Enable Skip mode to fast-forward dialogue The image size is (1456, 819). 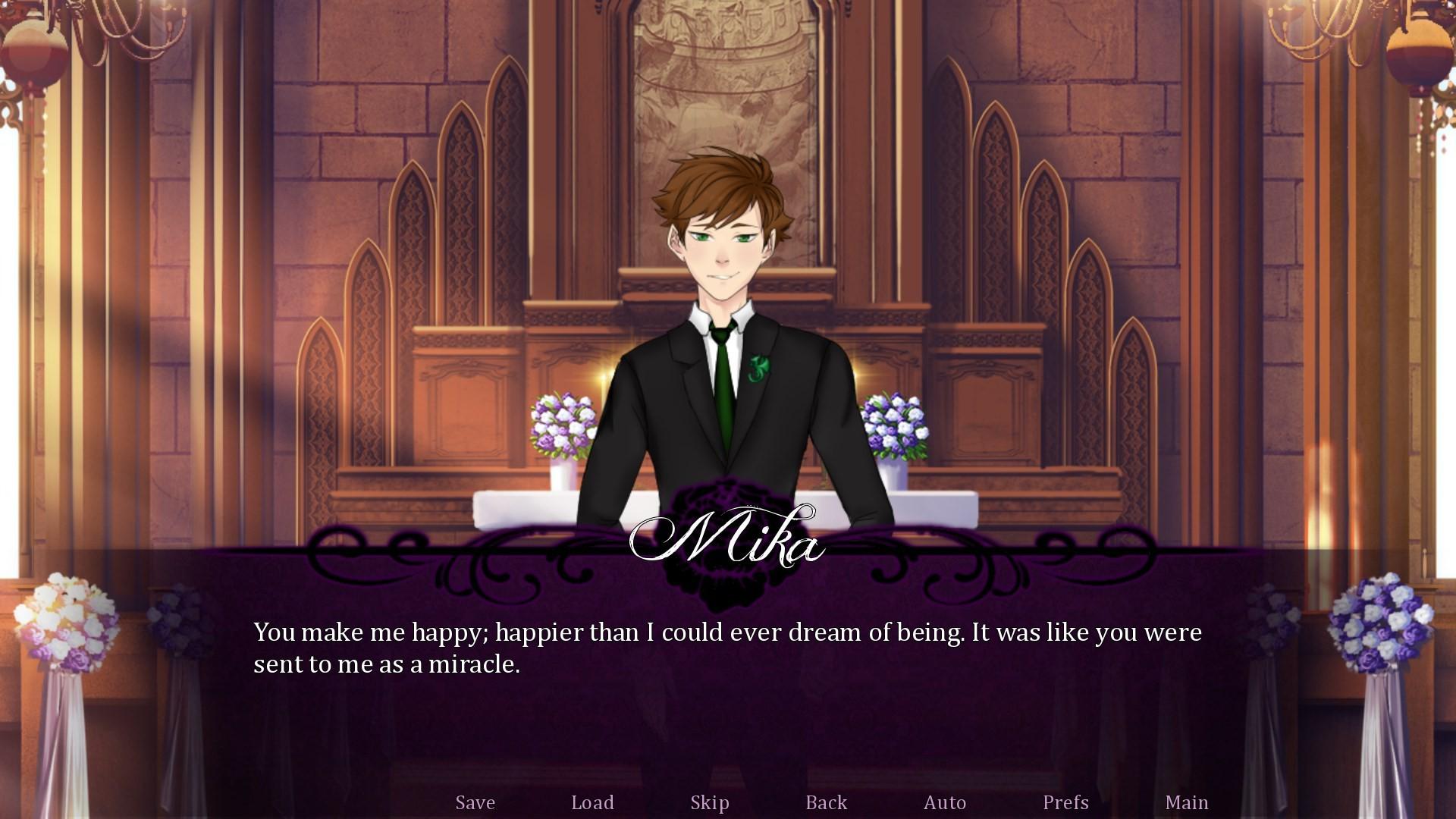[709, 802]
